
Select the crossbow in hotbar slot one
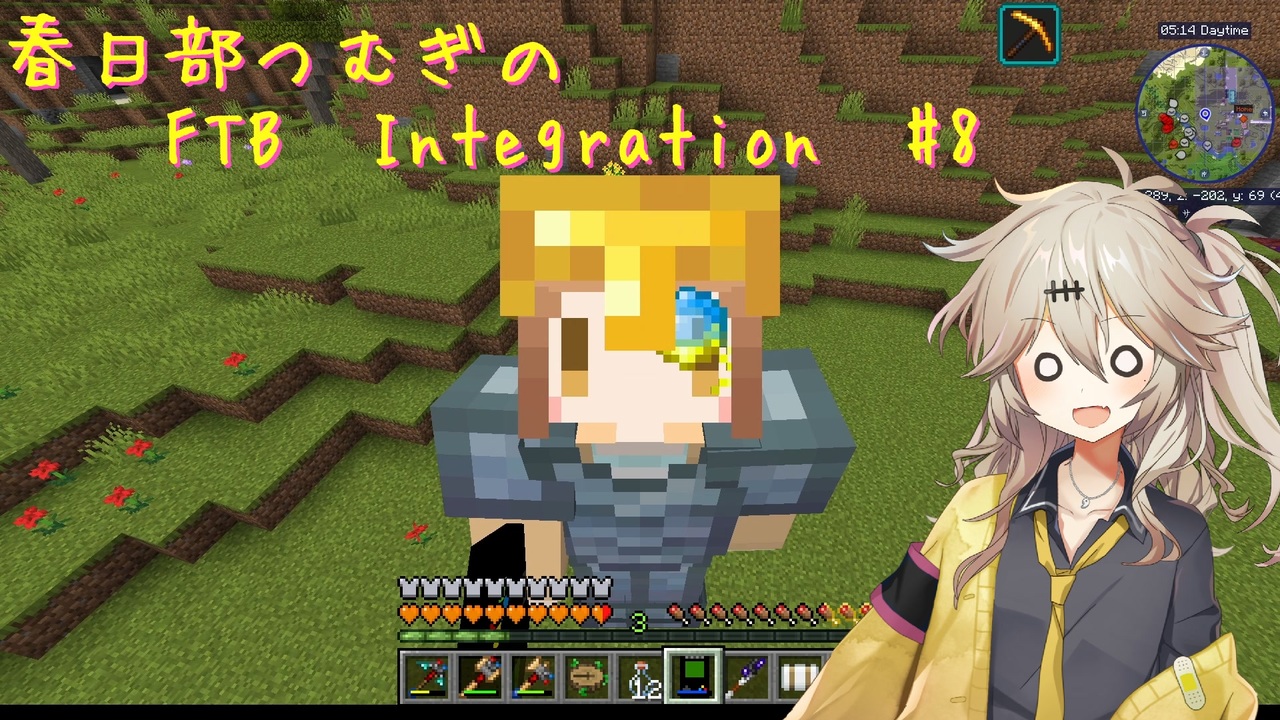426,676
